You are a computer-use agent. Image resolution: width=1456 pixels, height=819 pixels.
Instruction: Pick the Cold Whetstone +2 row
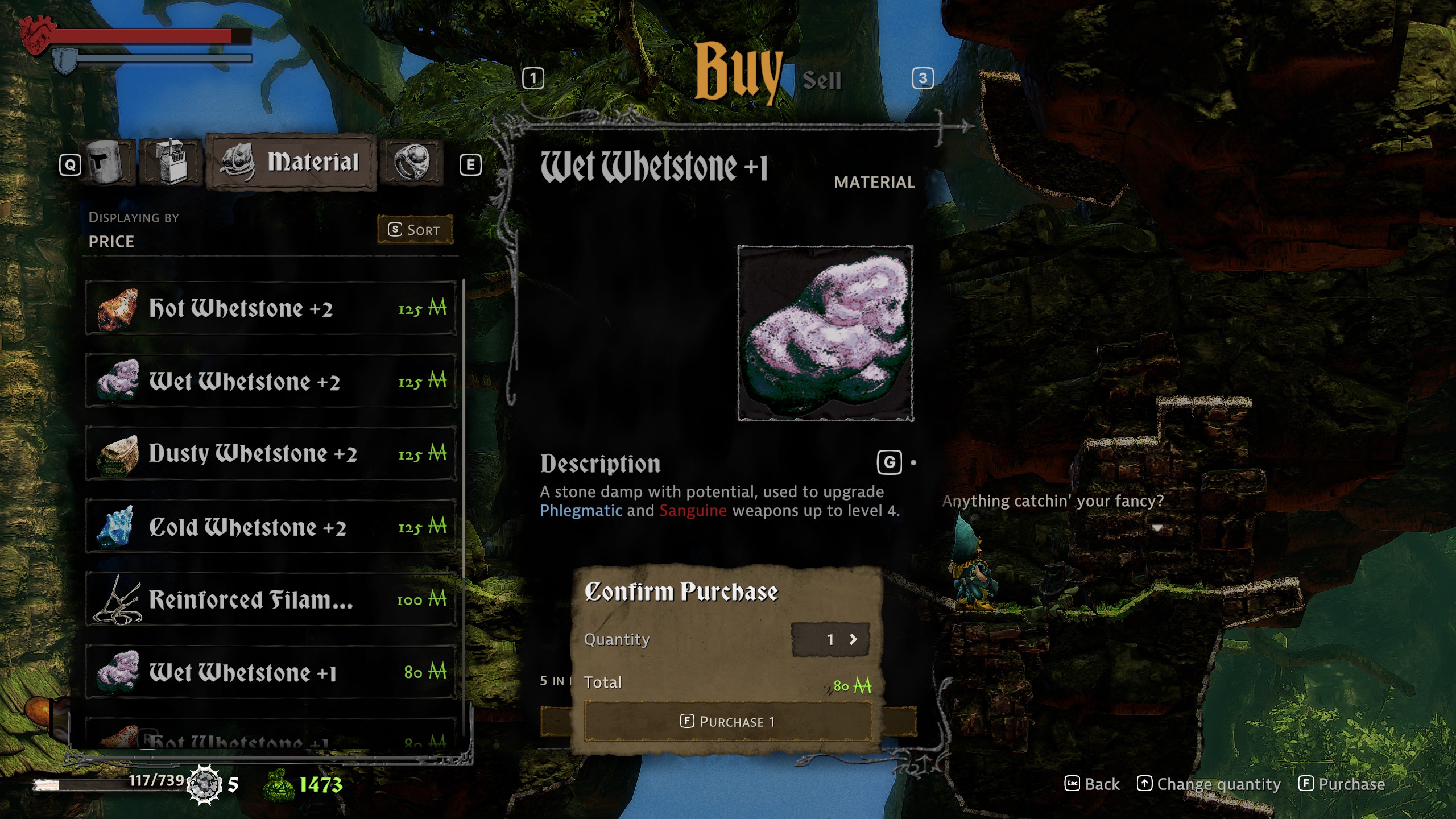(x=271, y=527)
